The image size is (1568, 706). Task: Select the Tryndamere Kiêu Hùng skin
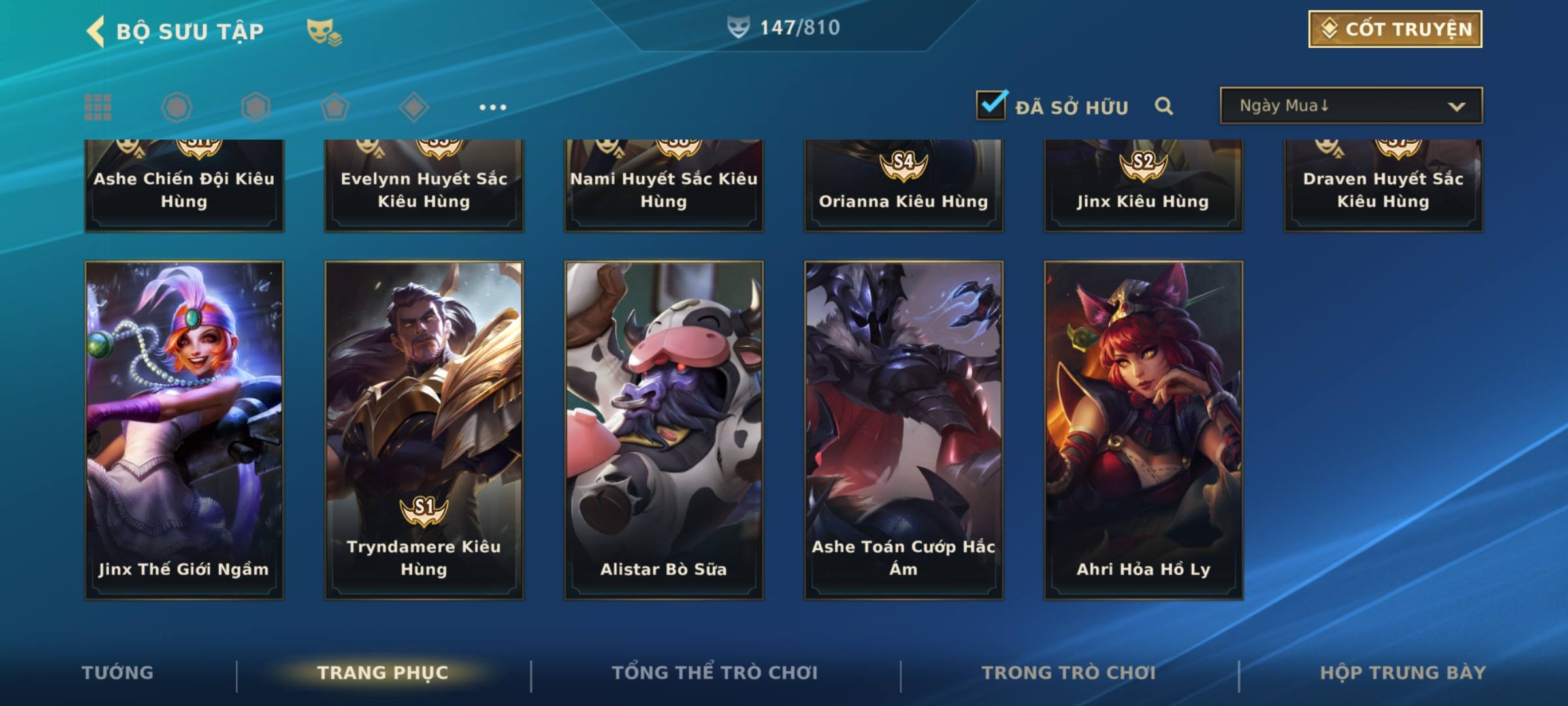coord(424,430)
